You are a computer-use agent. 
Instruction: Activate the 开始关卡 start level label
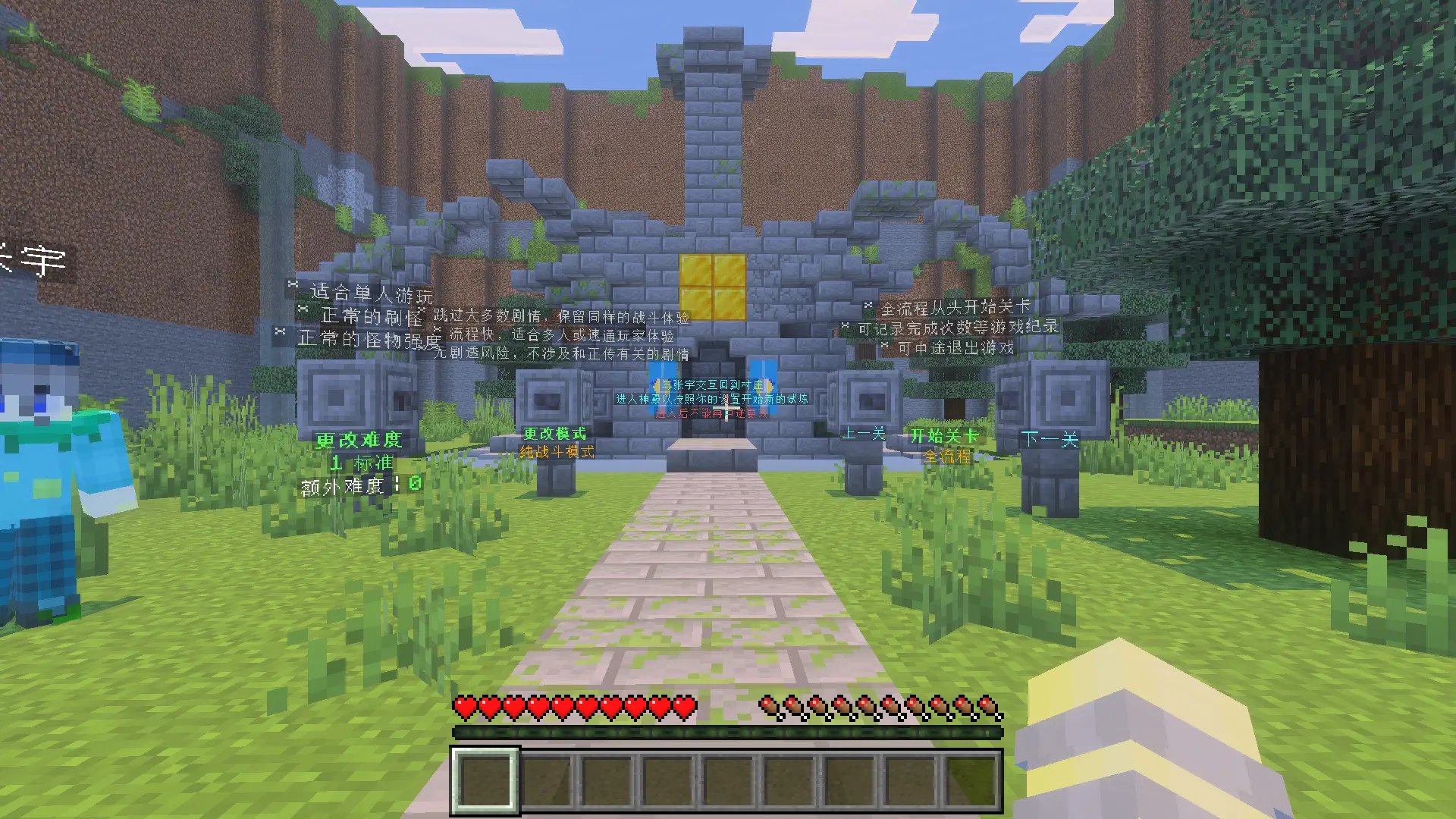pyautogui.click(x=944, y=436)
